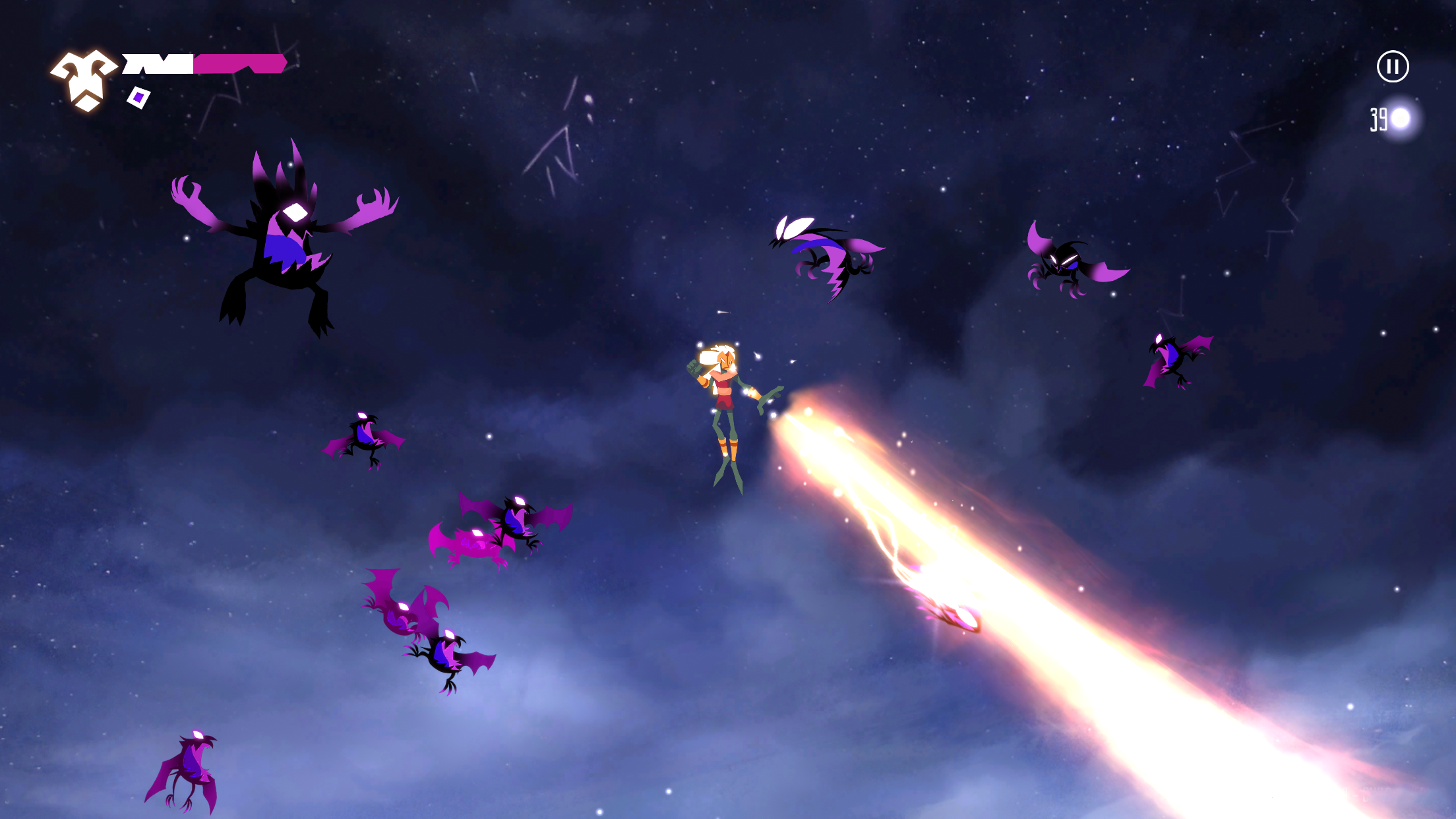
Task: Click the magenta bat enemy in the middle-left
Action: tap(475, 544)
